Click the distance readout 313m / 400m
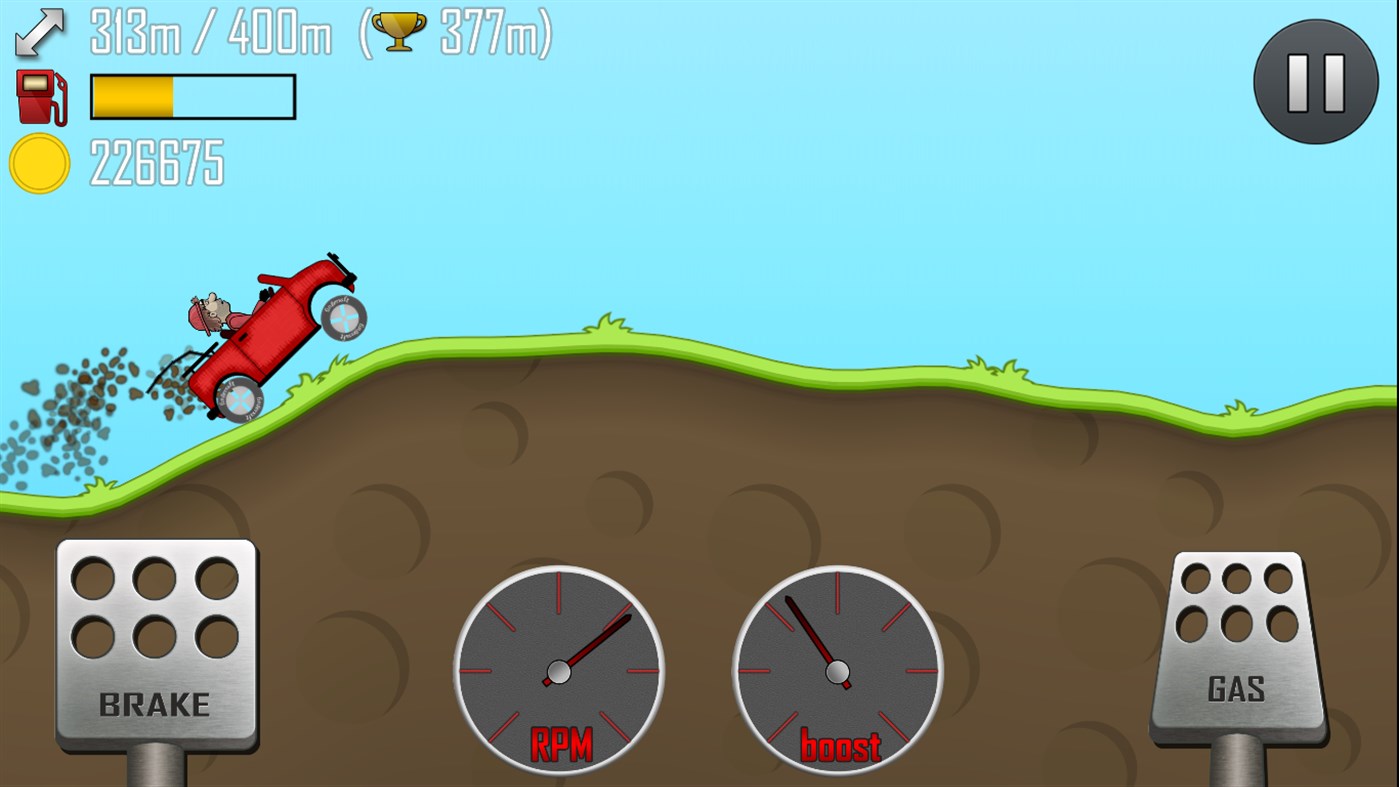The width and height of the screenshot is (1399, 787). 210,32
